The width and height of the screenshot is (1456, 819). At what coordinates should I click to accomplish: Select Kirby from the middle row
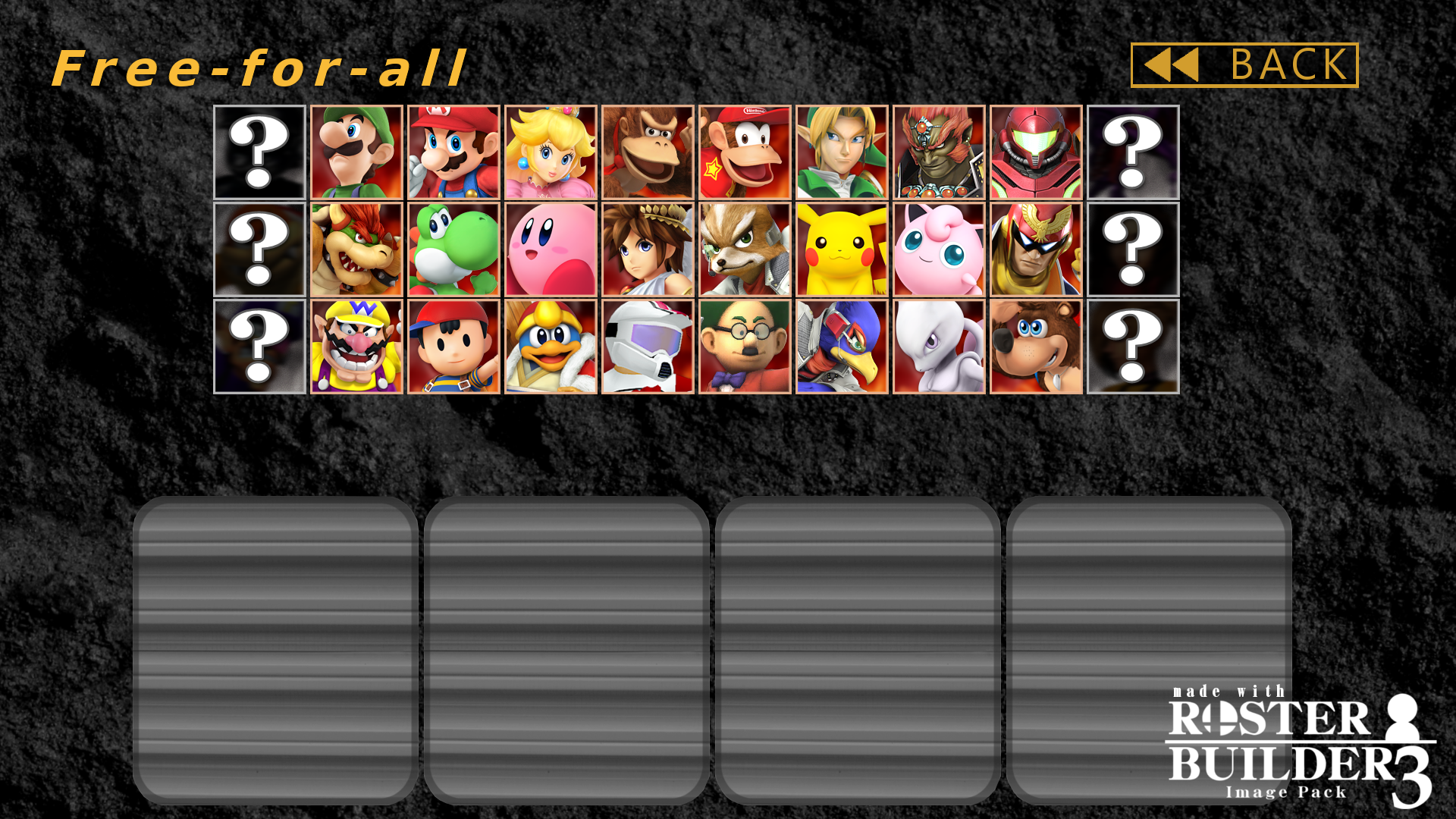(550, 248)
